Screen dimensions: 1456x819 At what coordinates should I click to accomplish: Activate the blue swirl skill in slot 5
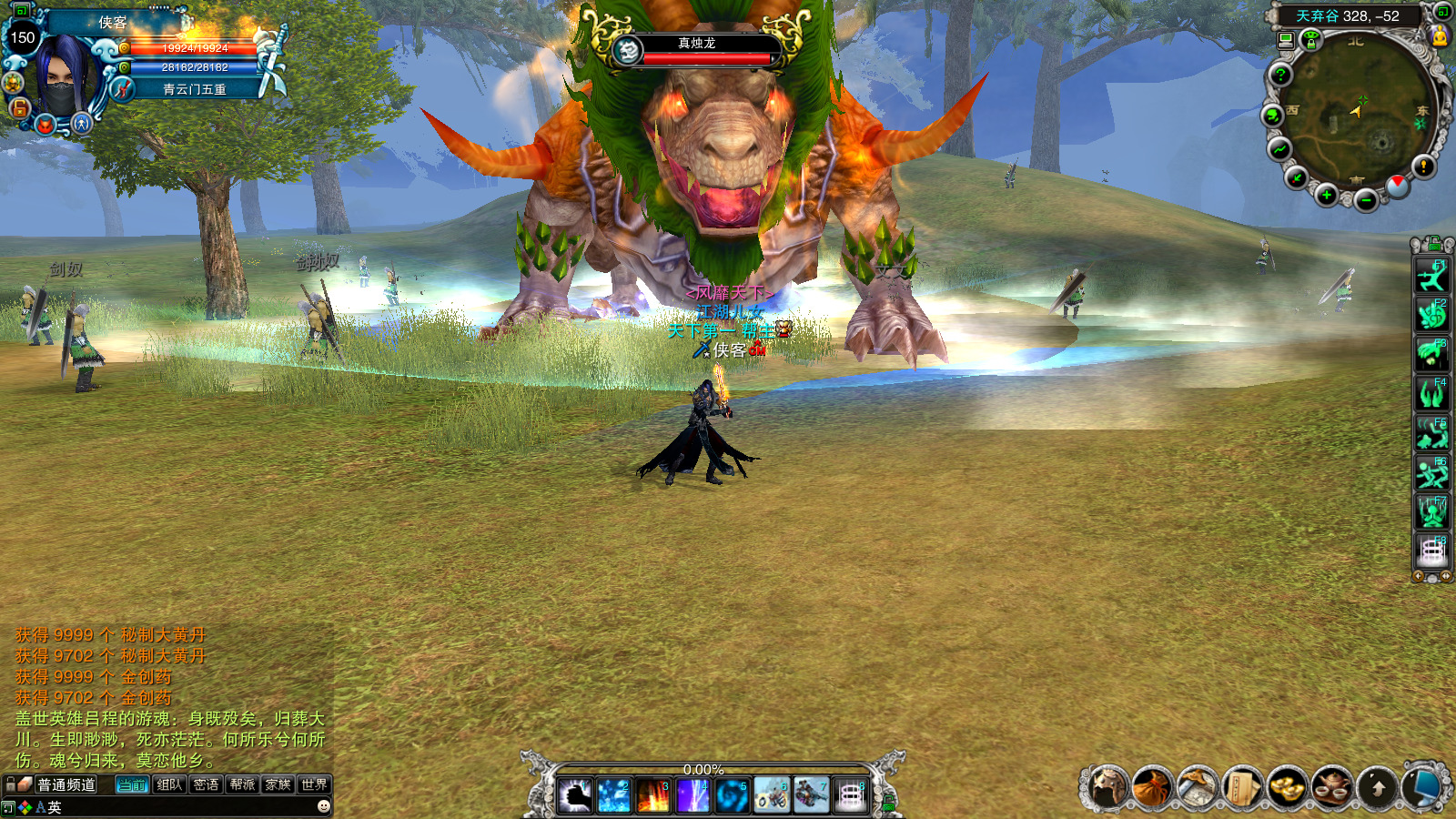pyautogui.click(x=732, y=796)
